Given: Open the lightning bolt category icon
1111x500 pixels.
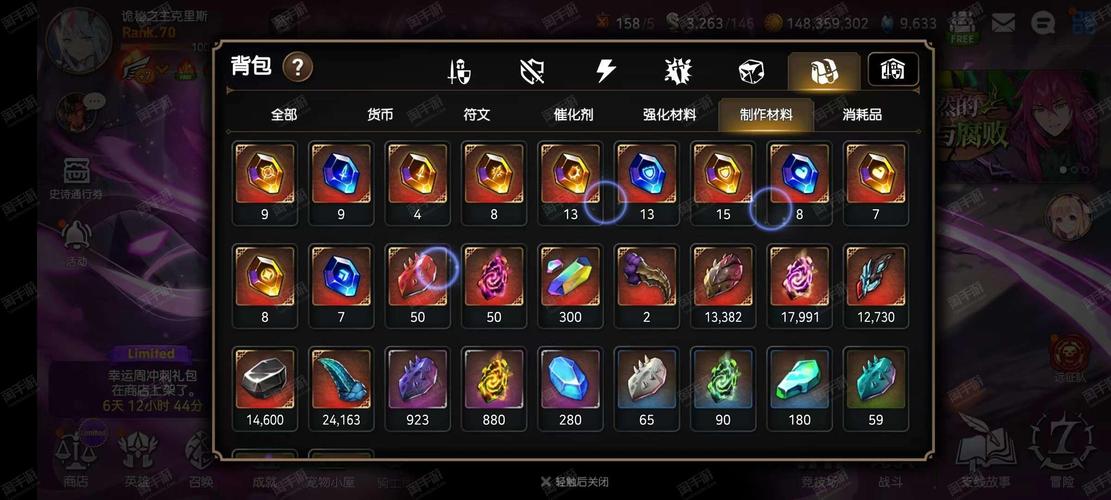Looking at the screenshot, I should click(606, 71).
